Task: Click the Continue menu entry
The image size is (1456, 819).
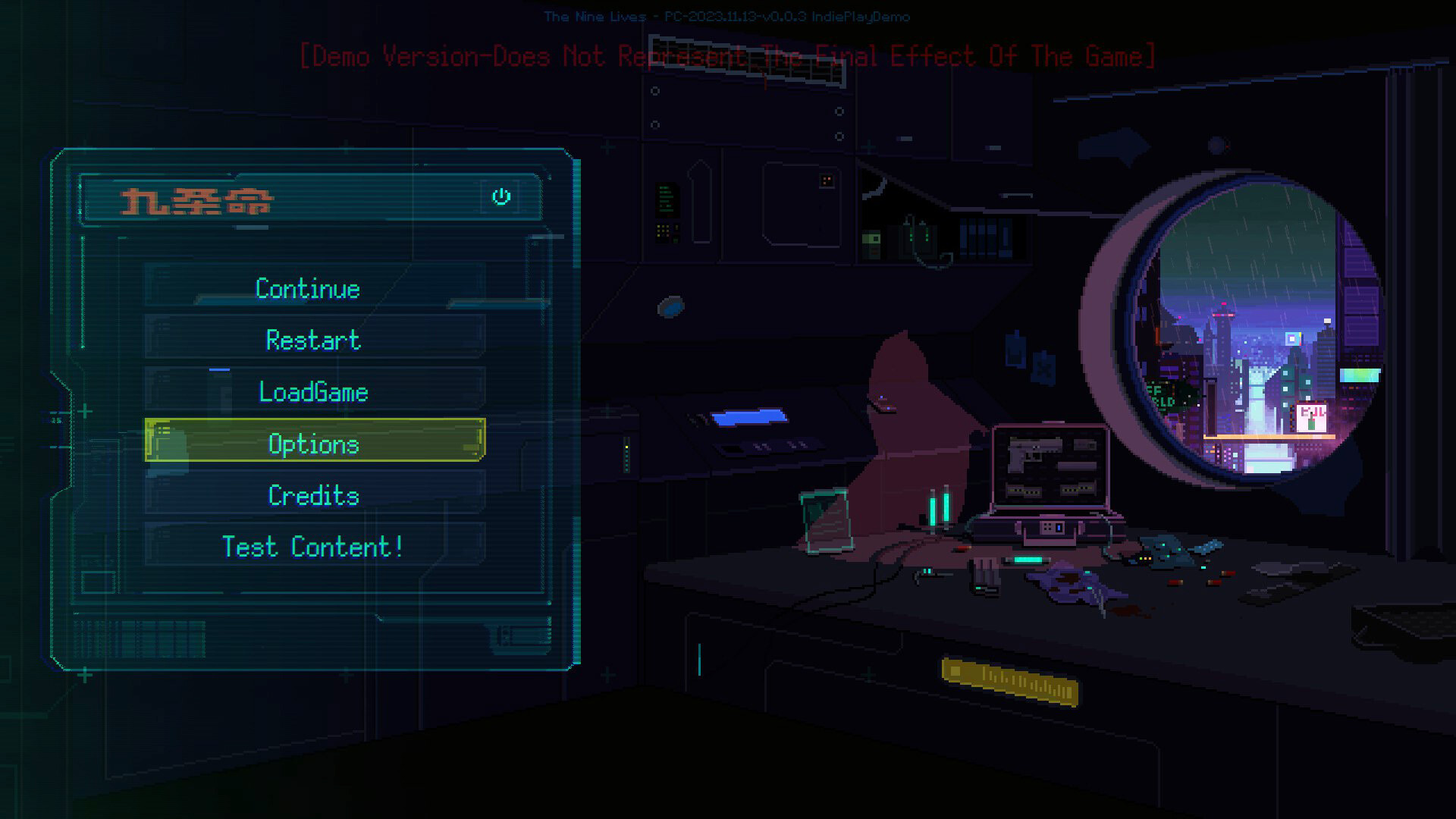Action: pyautogui.click(x=307, y=289)
